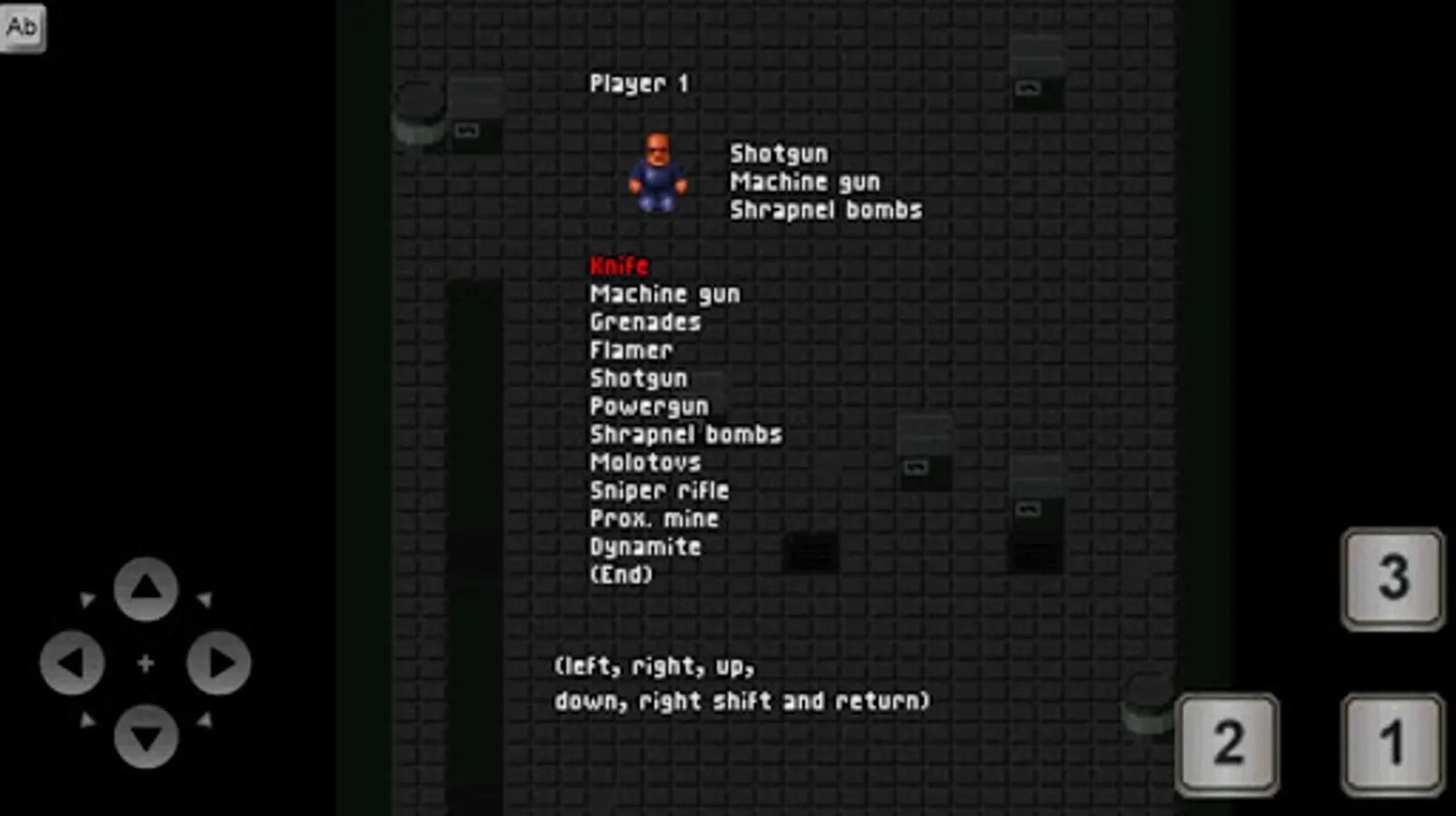Open the Ab keyboard toggle
This screenshot has height=816, width=1456.
22,26
